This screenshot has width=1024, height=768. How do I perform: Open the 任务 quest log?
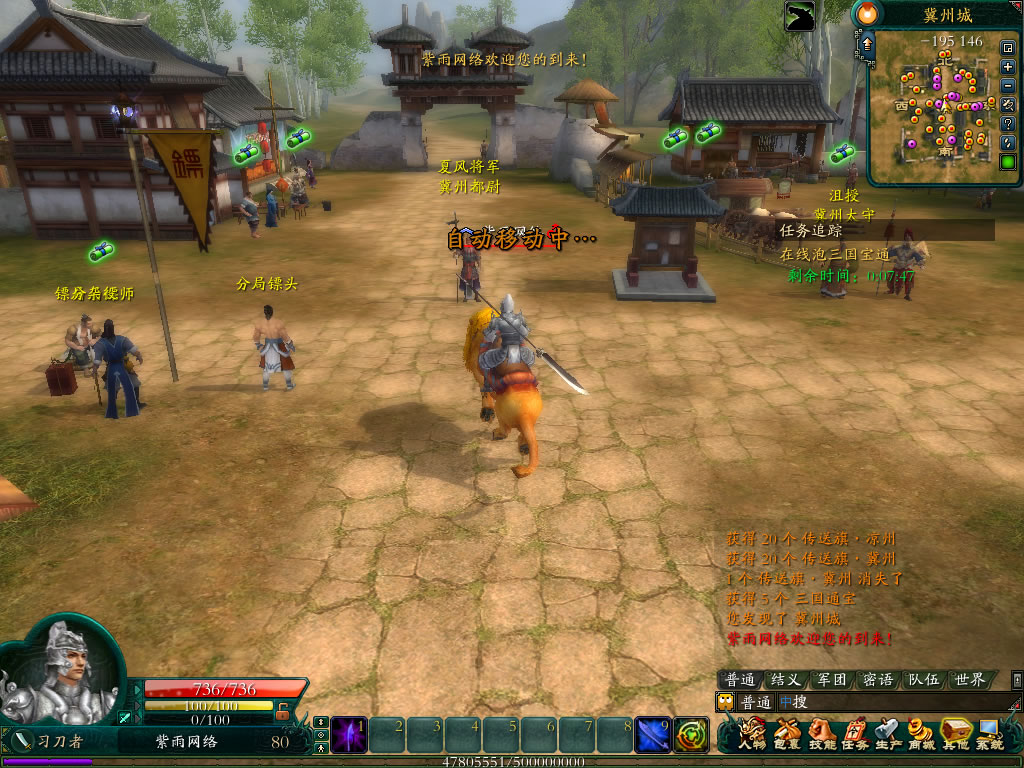855,735
